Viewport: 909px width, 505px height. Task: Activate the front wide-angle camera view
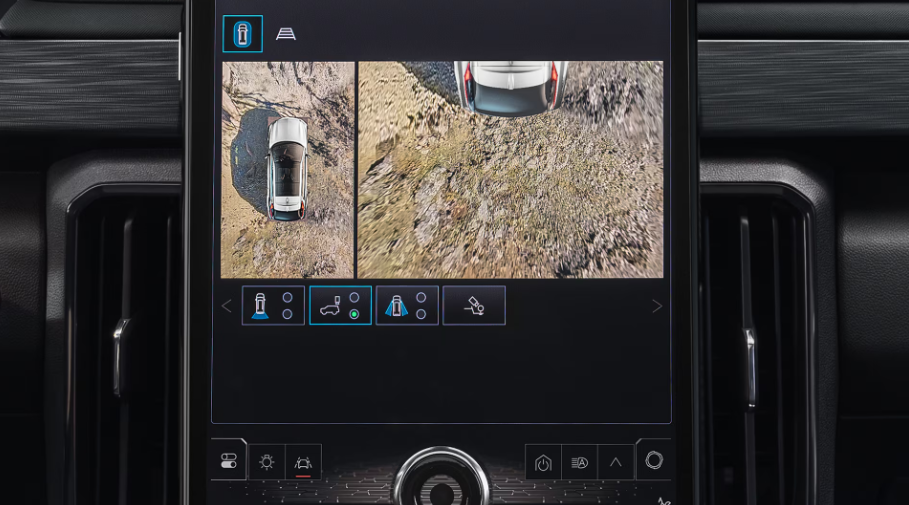407,306
